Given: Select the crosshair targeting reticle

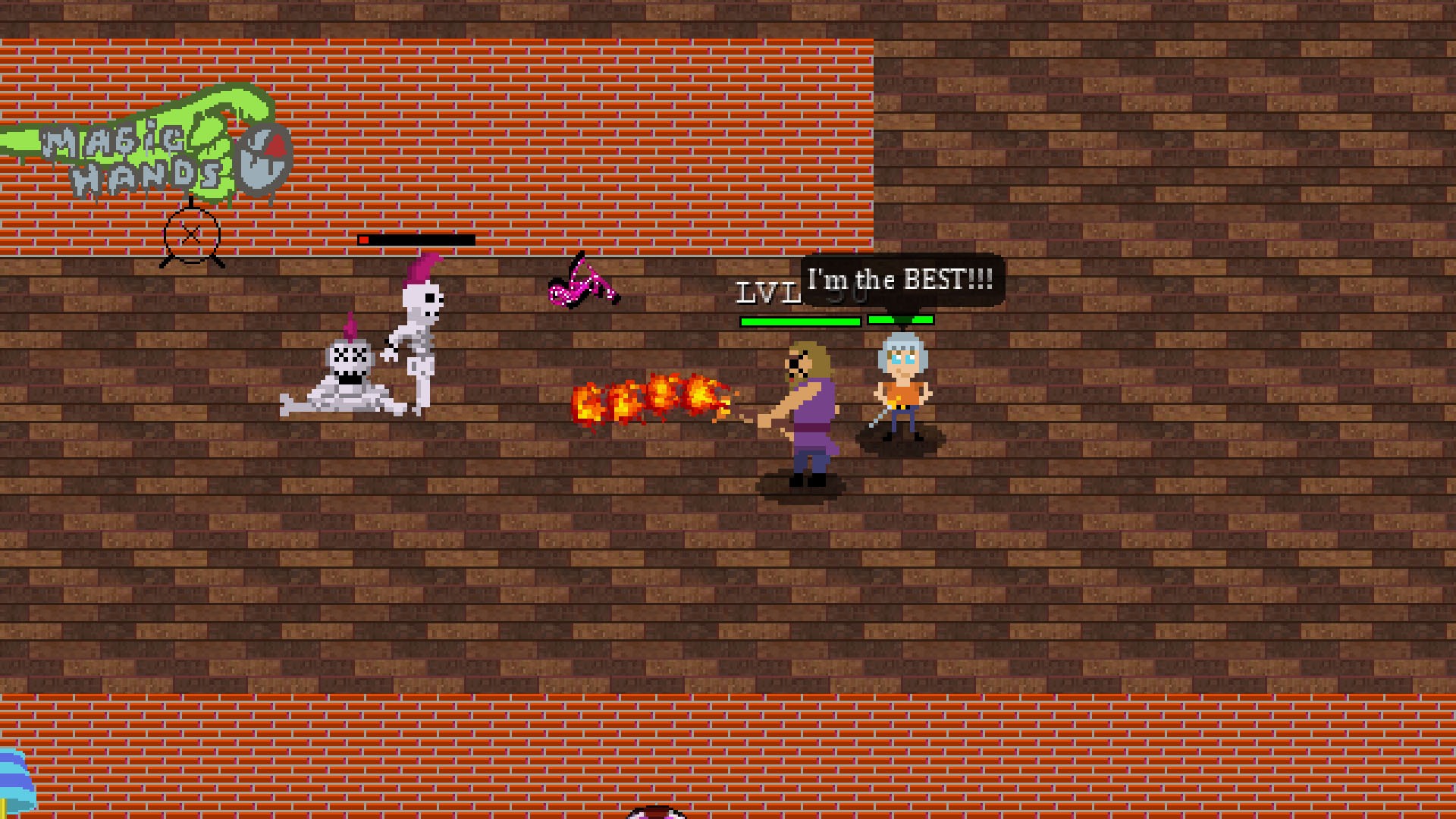Looking at the screenshot, I should pos(191,235).
